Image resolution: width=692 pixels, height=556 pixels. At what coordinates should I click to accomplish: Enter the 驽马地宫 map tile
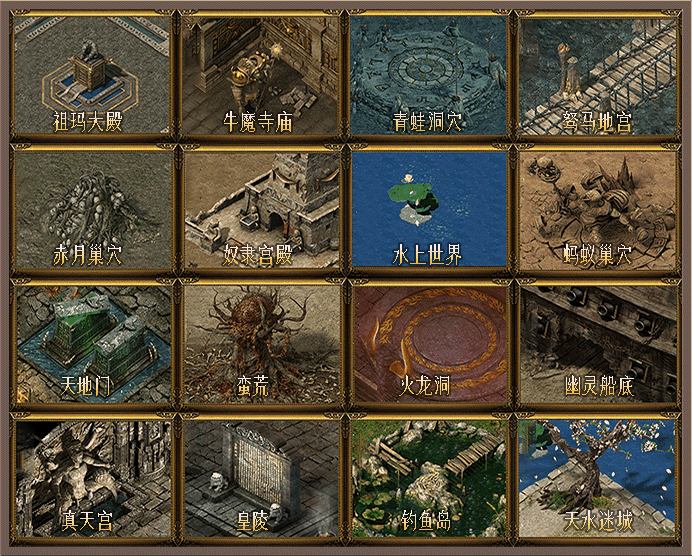coord(596,74)
